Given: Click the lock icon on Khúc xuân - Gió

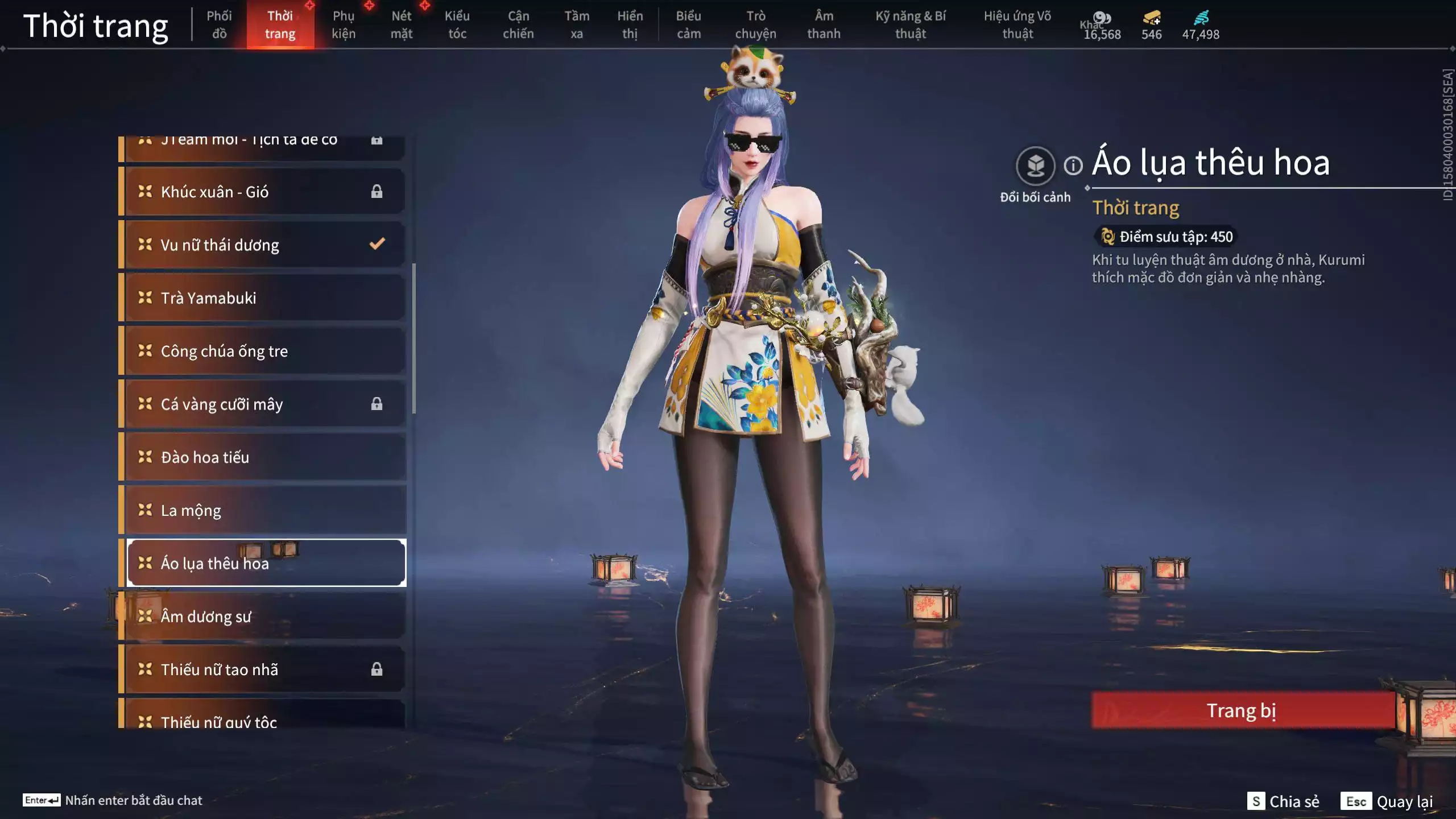Looking at the screenshot, I should point(377,191).
